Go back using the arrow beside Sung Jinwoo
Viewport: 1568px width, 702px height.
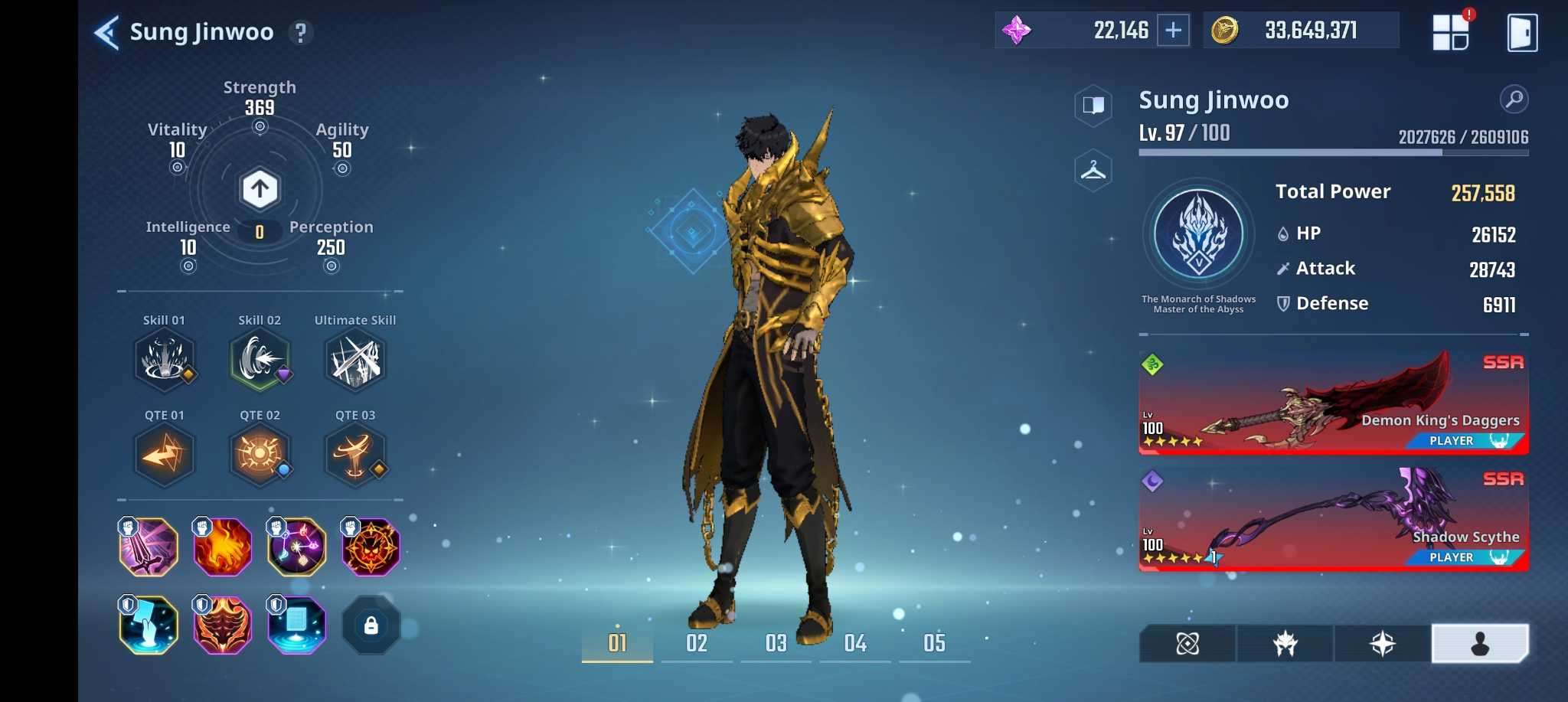(x=106, y=33)
